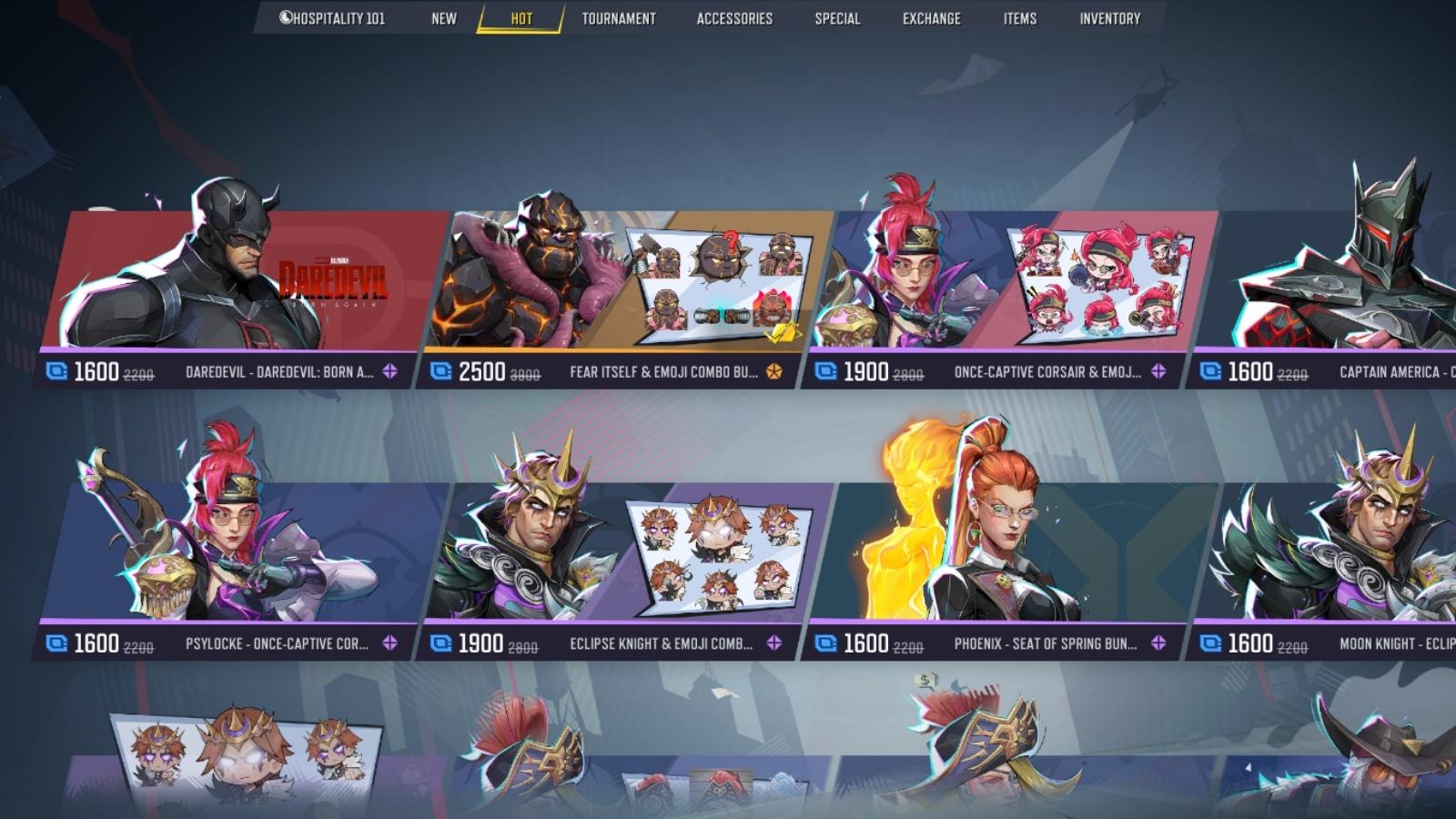The height and width of the screenshot is (819, 1456).
Task: Open the SPECIAL store section
Action: 838,17
